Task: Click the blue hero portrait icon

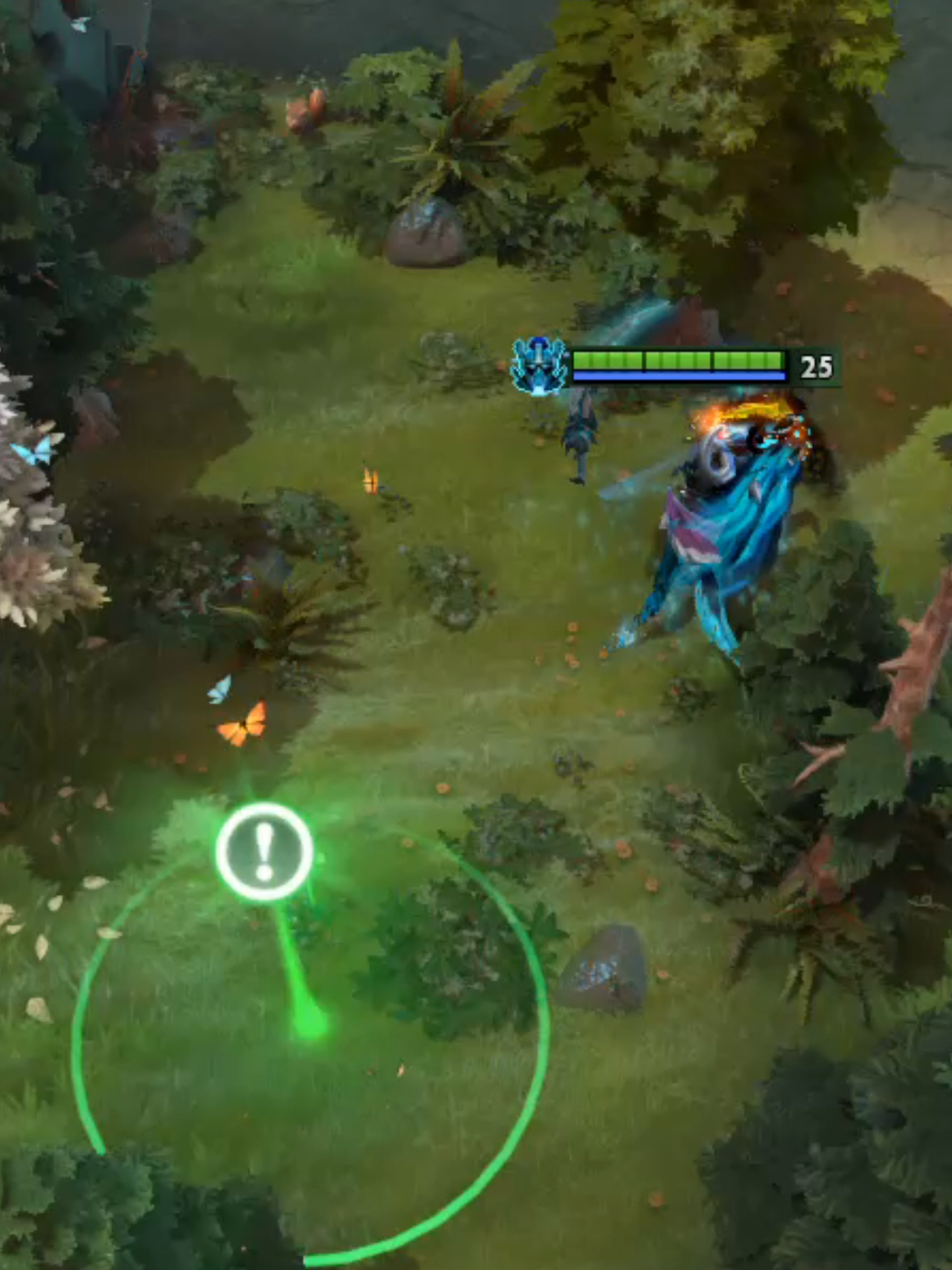Action: (539, 364)
